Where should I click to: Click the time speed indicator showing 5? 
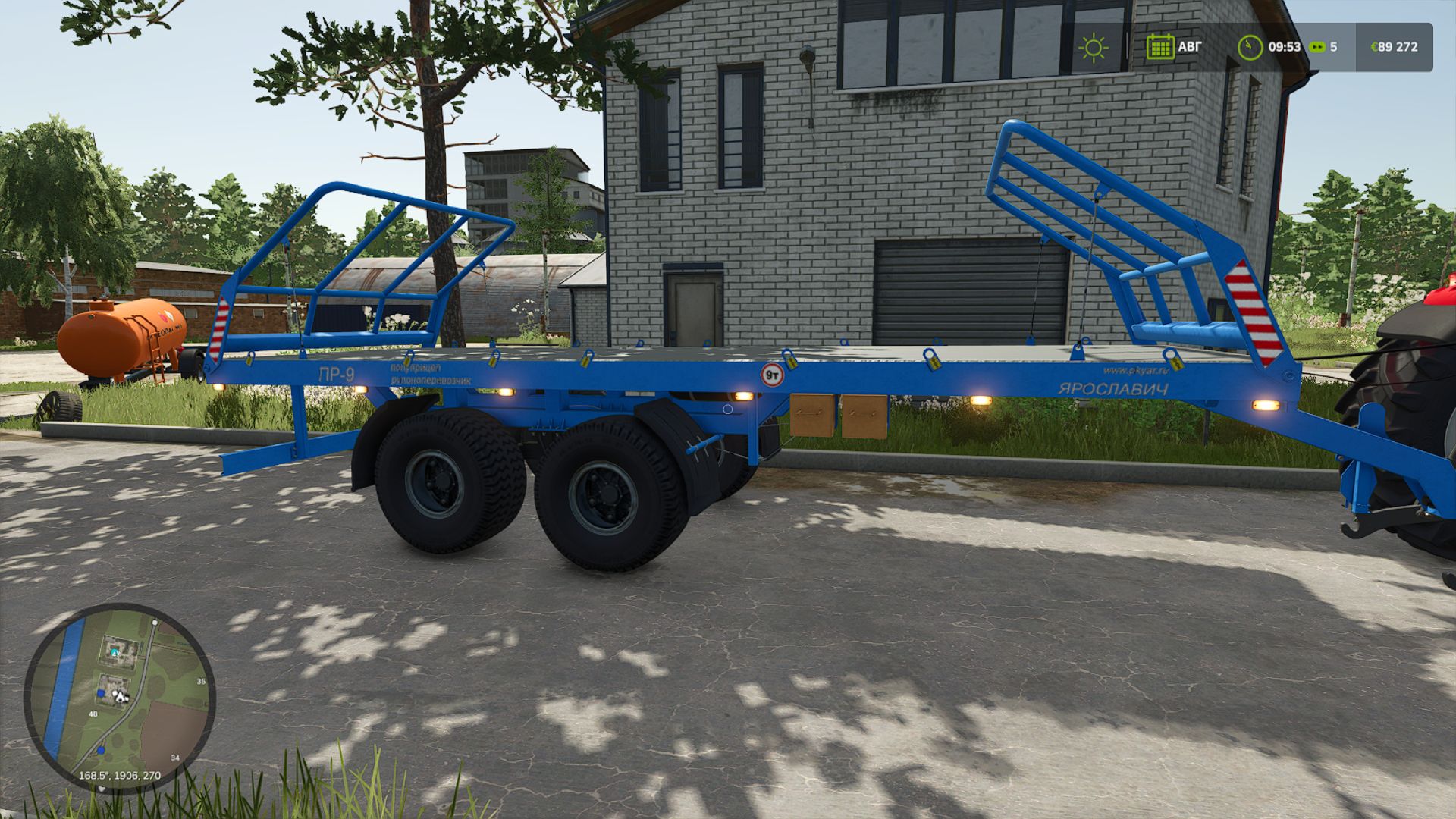1335,47
